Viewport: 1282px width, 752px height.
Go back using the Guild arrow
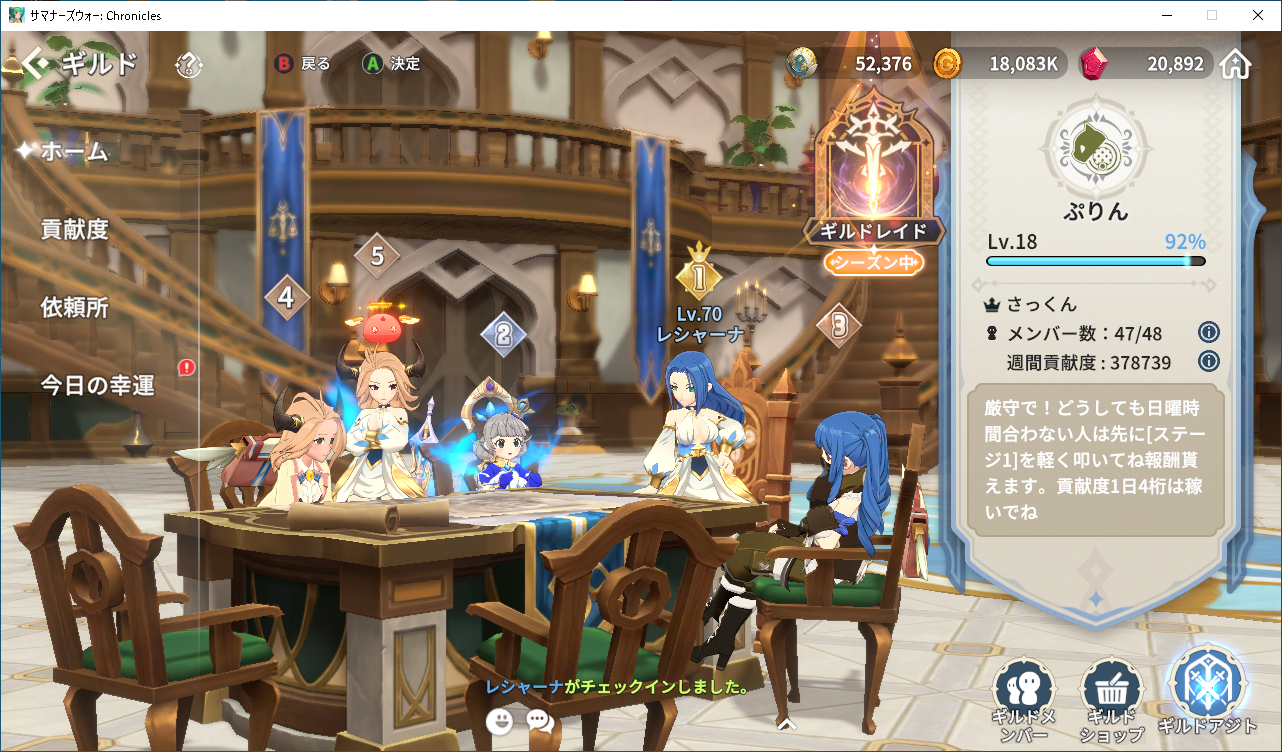(37, 64)
